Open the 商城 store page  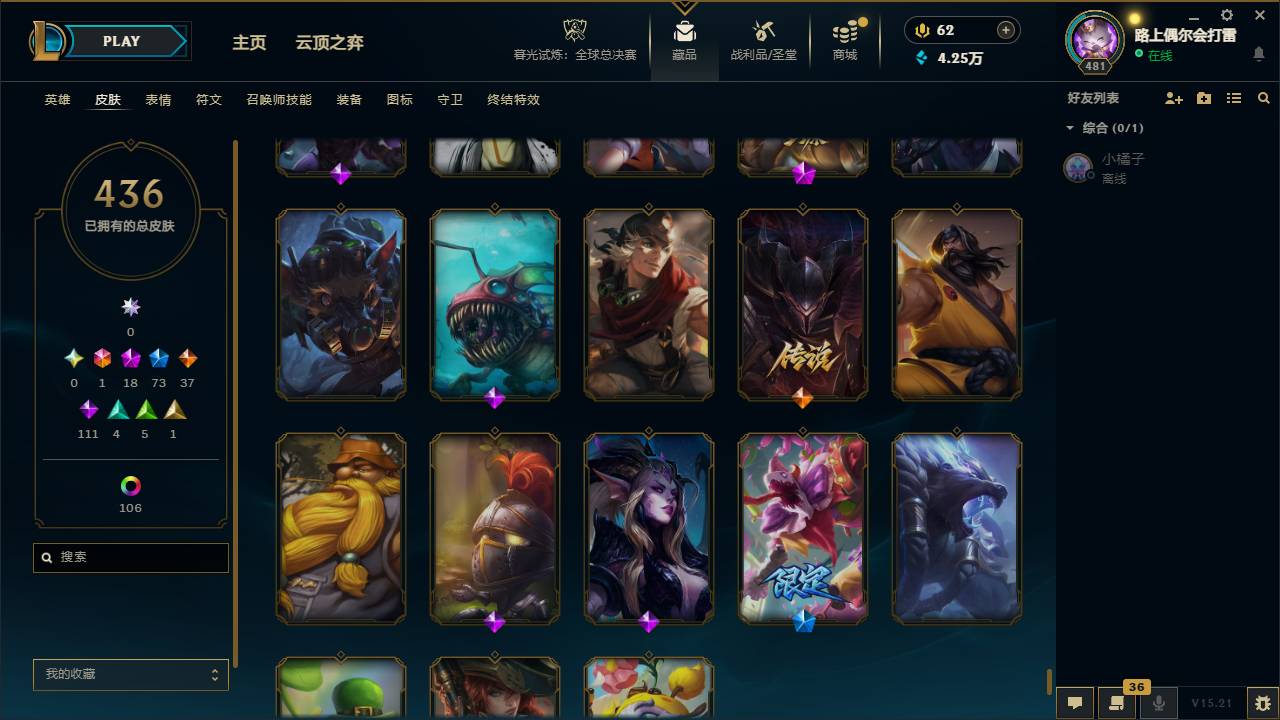point(845,40)
